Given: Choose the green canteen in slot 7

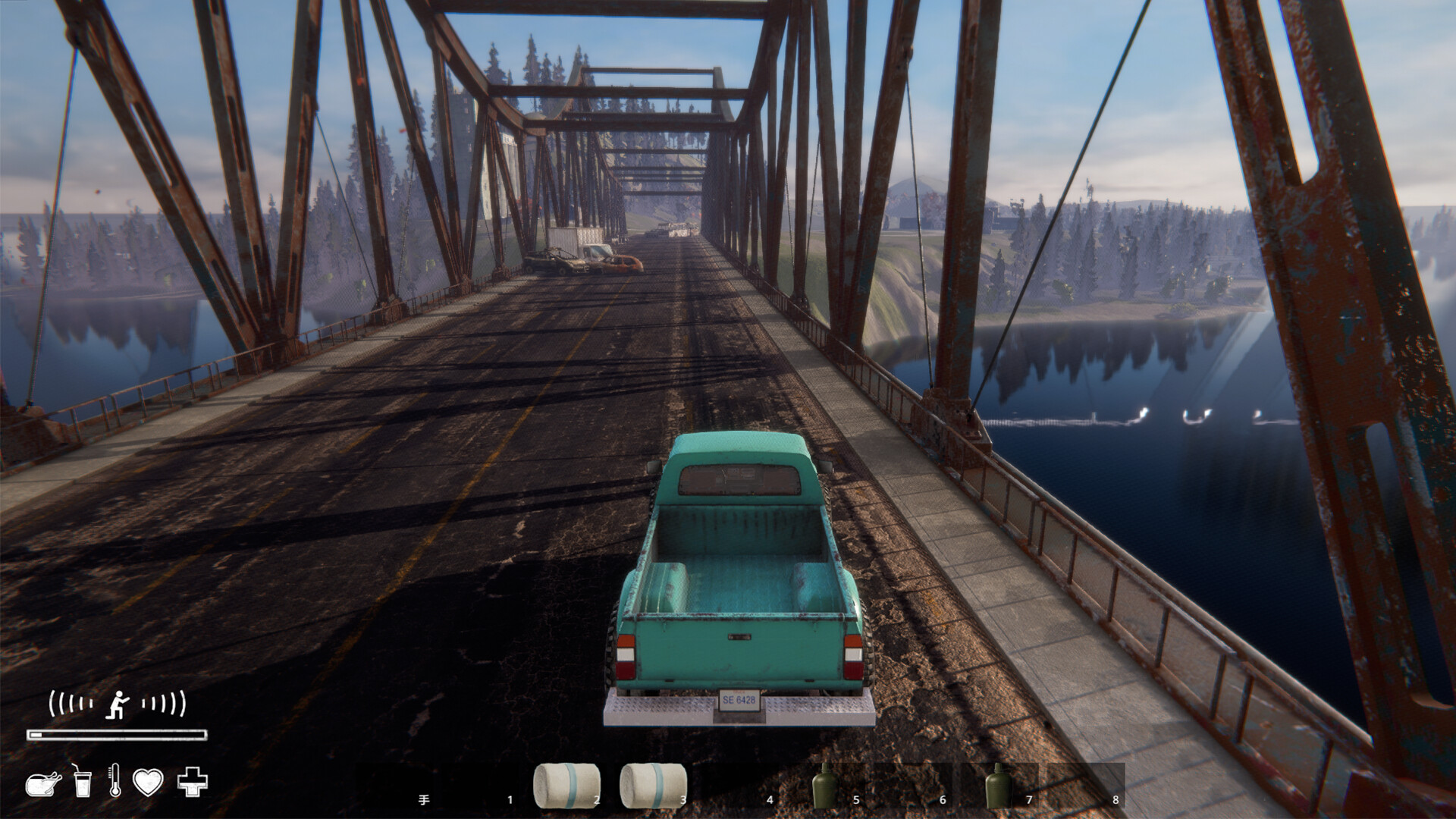Looking at the screenshot, I should click(x=998, y=786).
